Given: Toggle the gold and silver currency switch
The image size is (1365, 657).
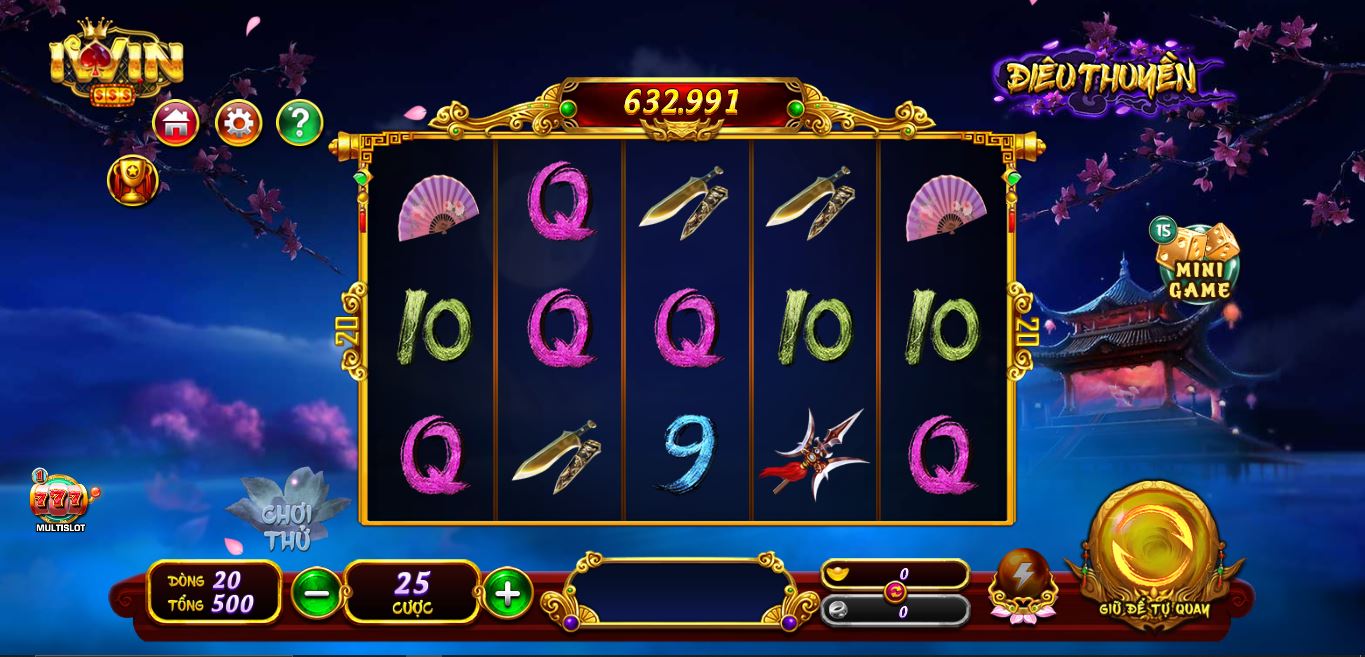Looking at the screenshot, I should click(894, 592).
